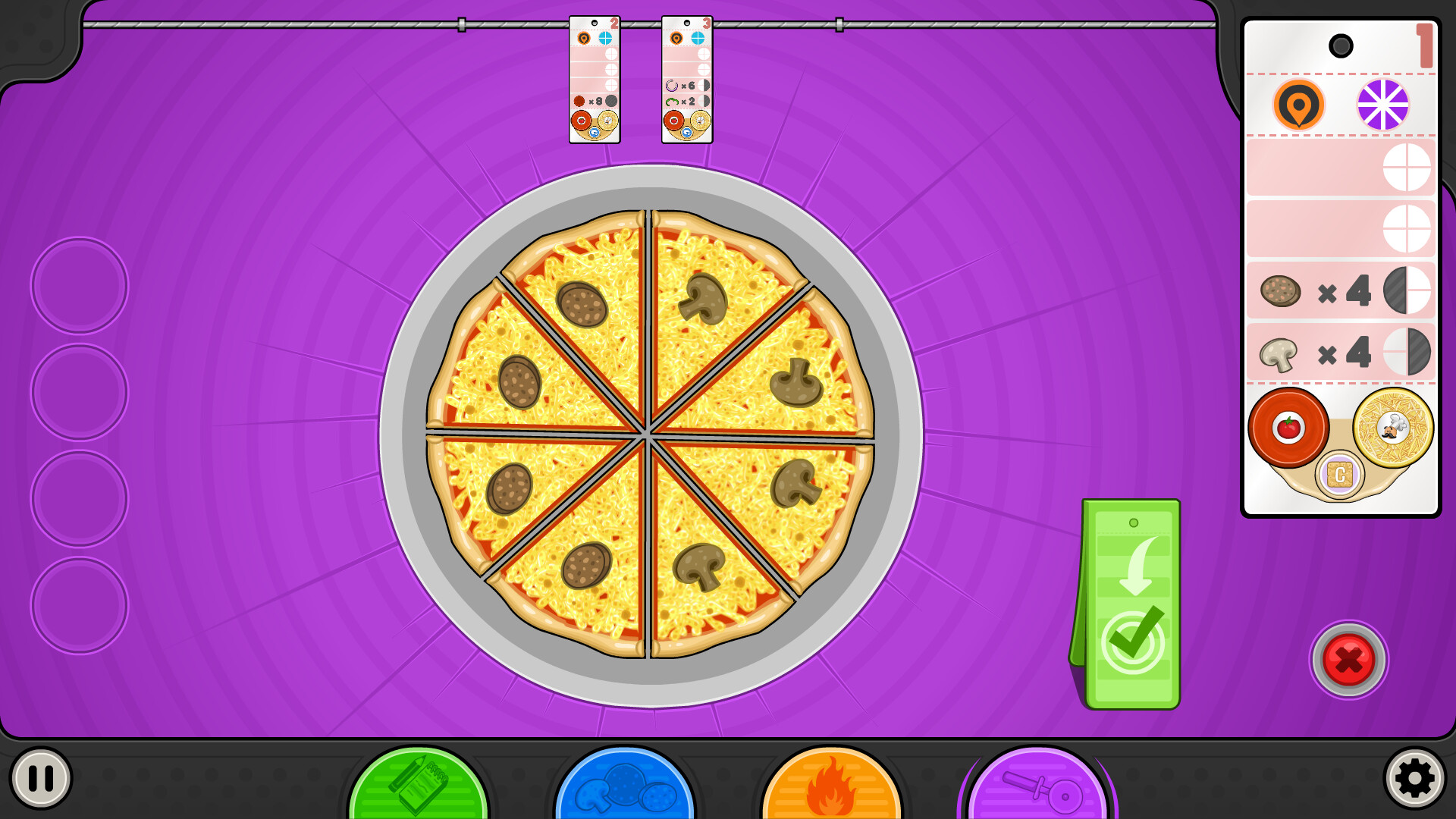
Task: Expand hanging order ticket number 2
Action: (x=595, y=76)
